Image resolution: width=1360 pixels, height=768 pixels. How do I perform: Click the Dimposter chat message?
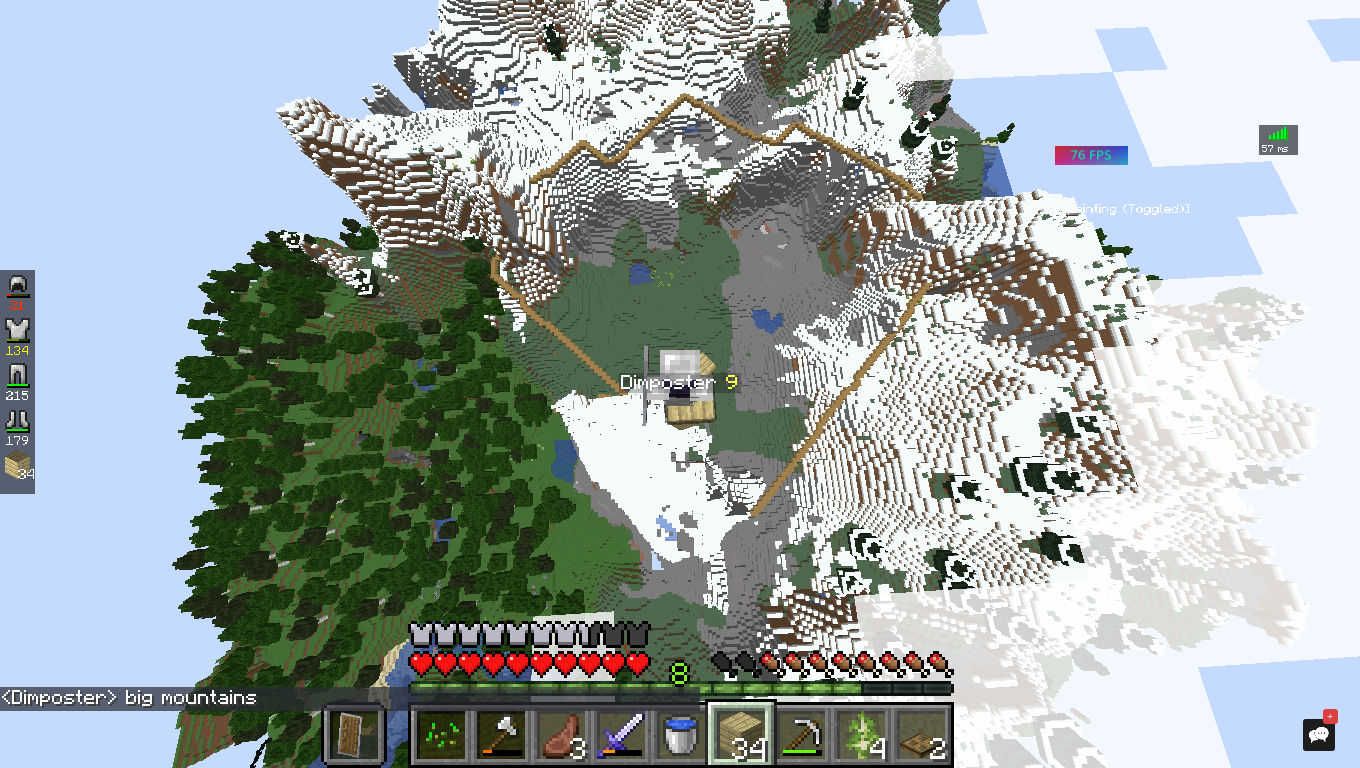[129, 698]
